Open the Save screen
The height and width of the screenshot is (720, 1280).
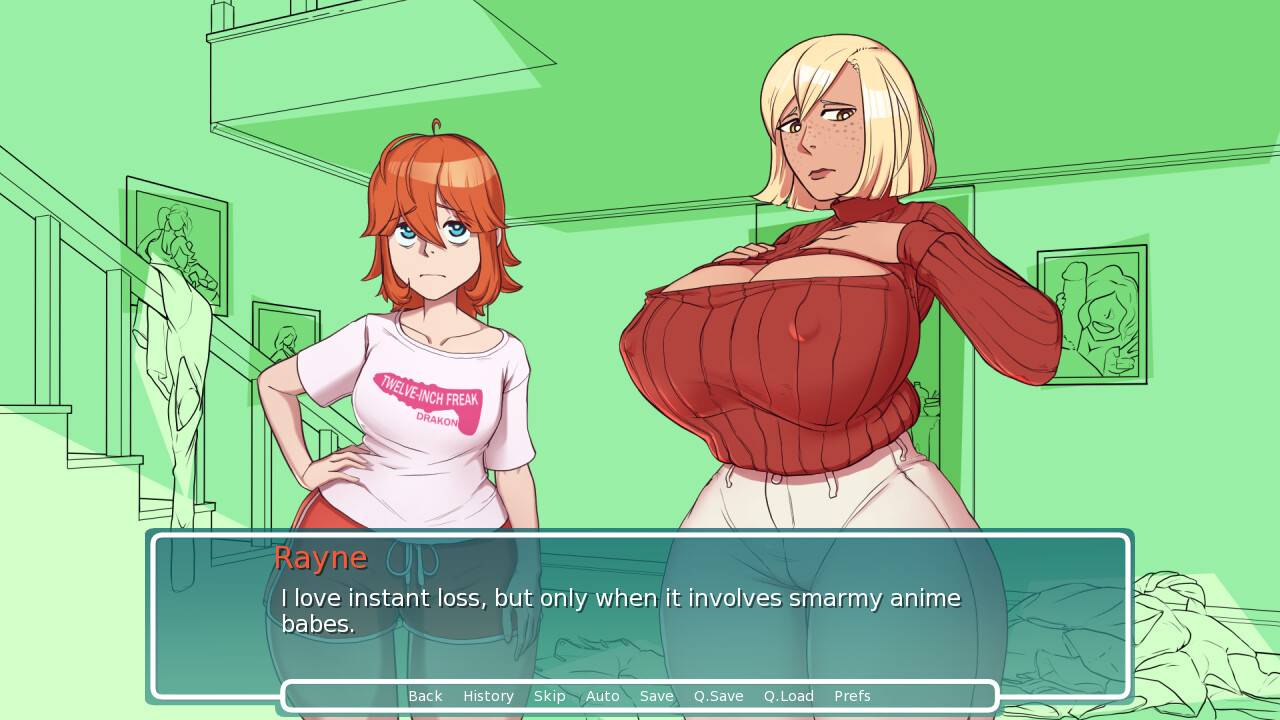656,696
